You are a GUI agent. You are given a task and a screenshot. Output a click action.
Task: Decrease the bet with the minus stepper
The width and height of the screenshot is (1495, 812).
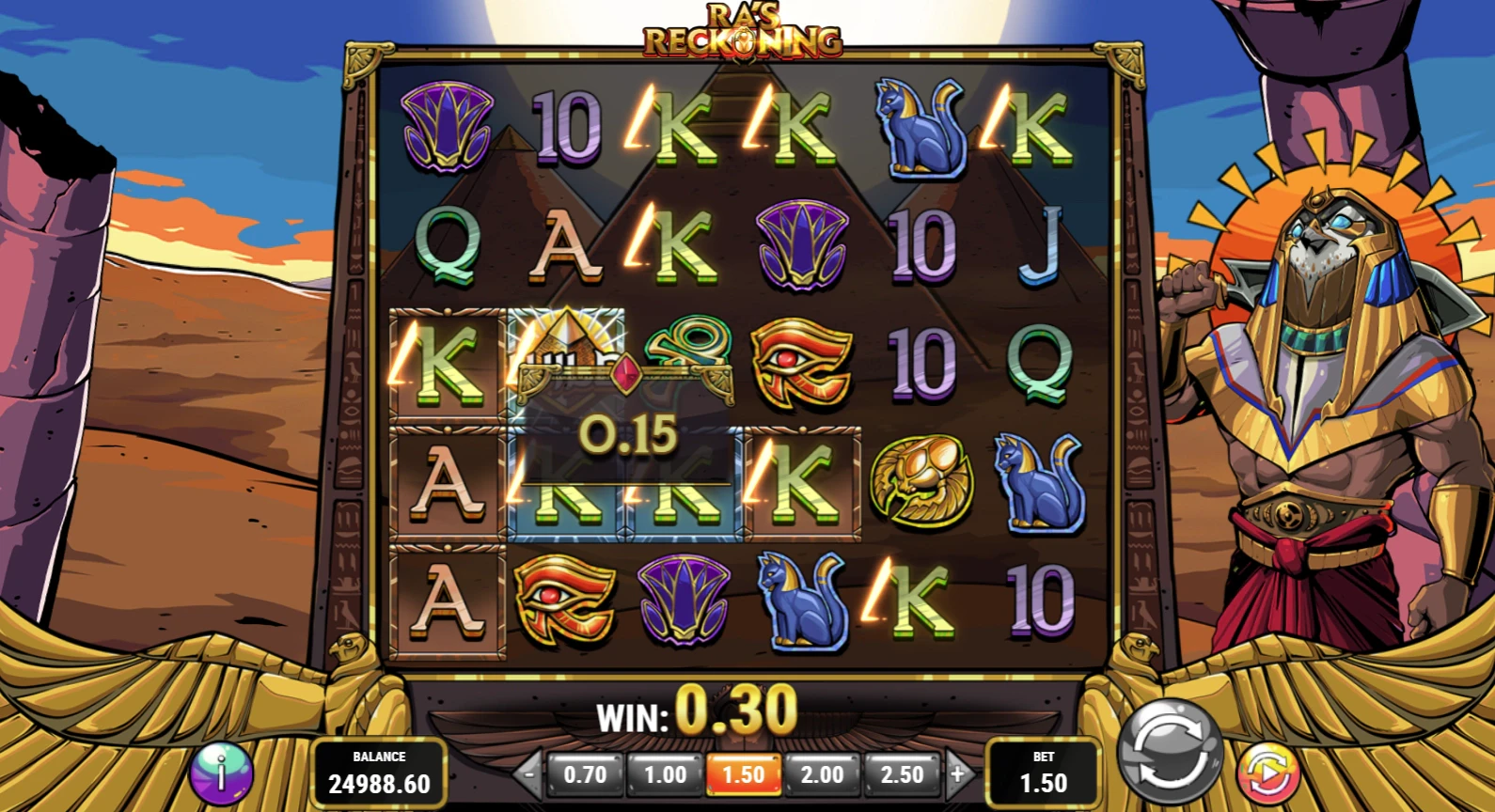point(529,774)
